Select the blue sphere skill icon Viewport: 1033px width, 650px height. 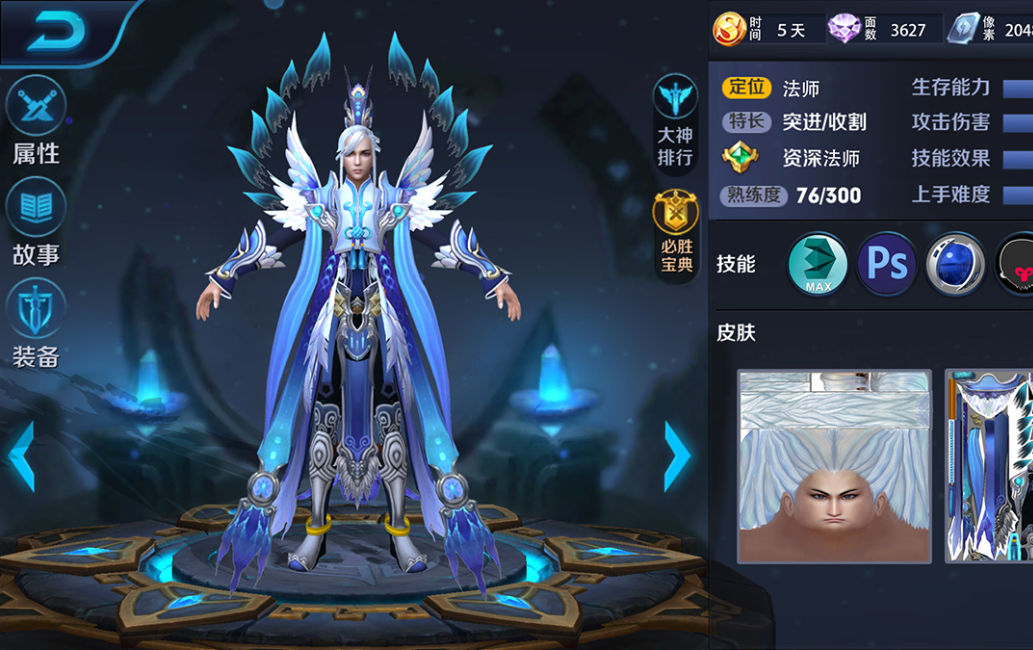[x=955, y=264]
